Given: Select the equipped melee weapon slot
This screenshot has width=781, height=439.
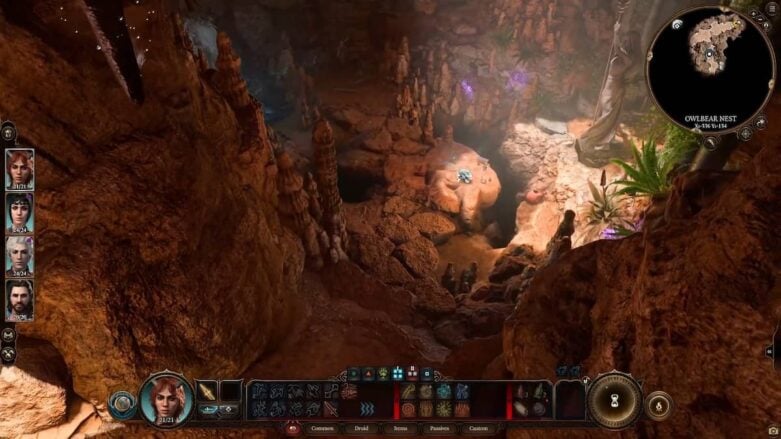Looking at the screenshot, I should [x=208, y=391].
